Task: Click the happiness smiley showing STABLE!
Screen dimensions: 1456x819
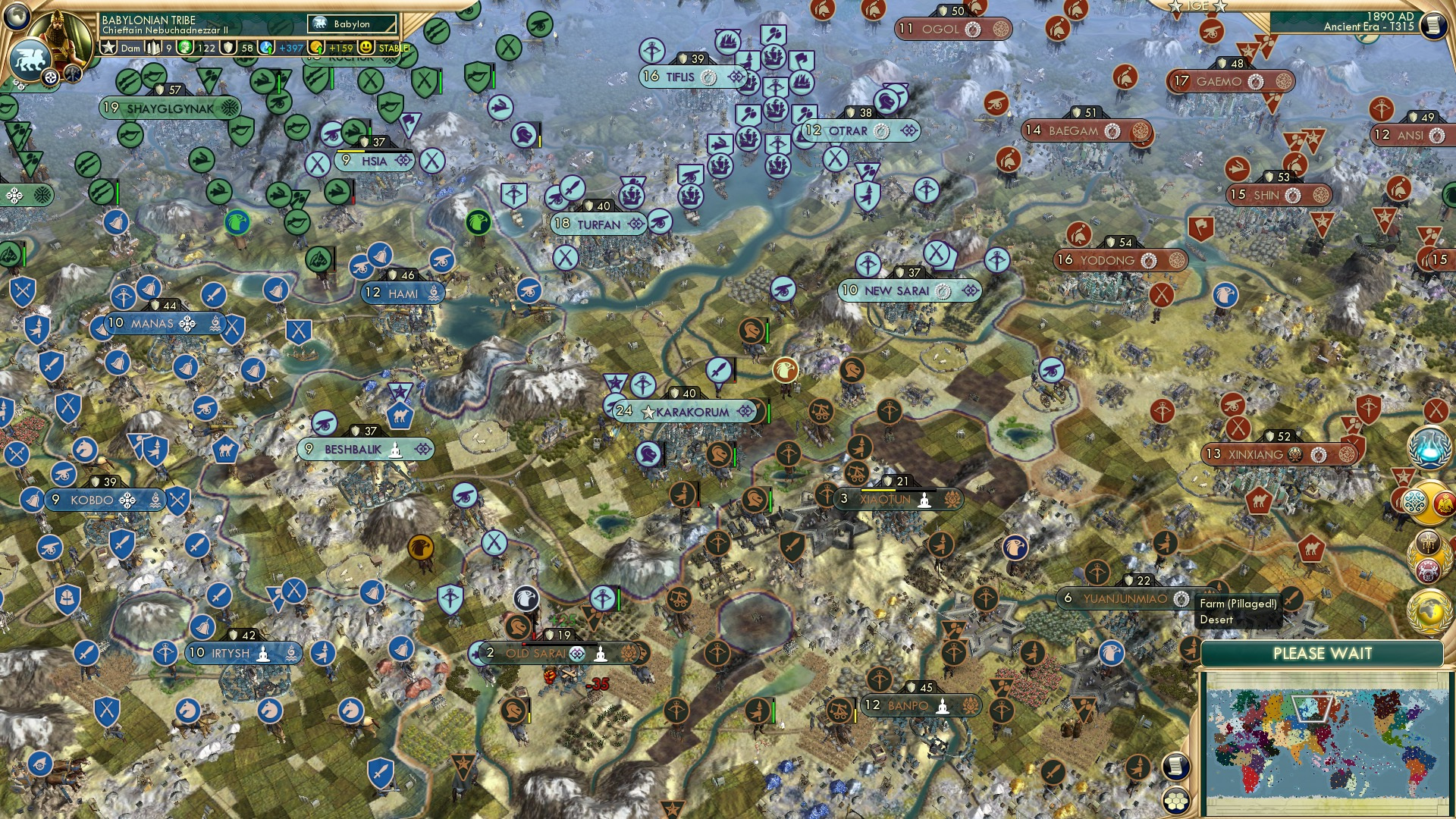Action: click(x=366, y=46)
